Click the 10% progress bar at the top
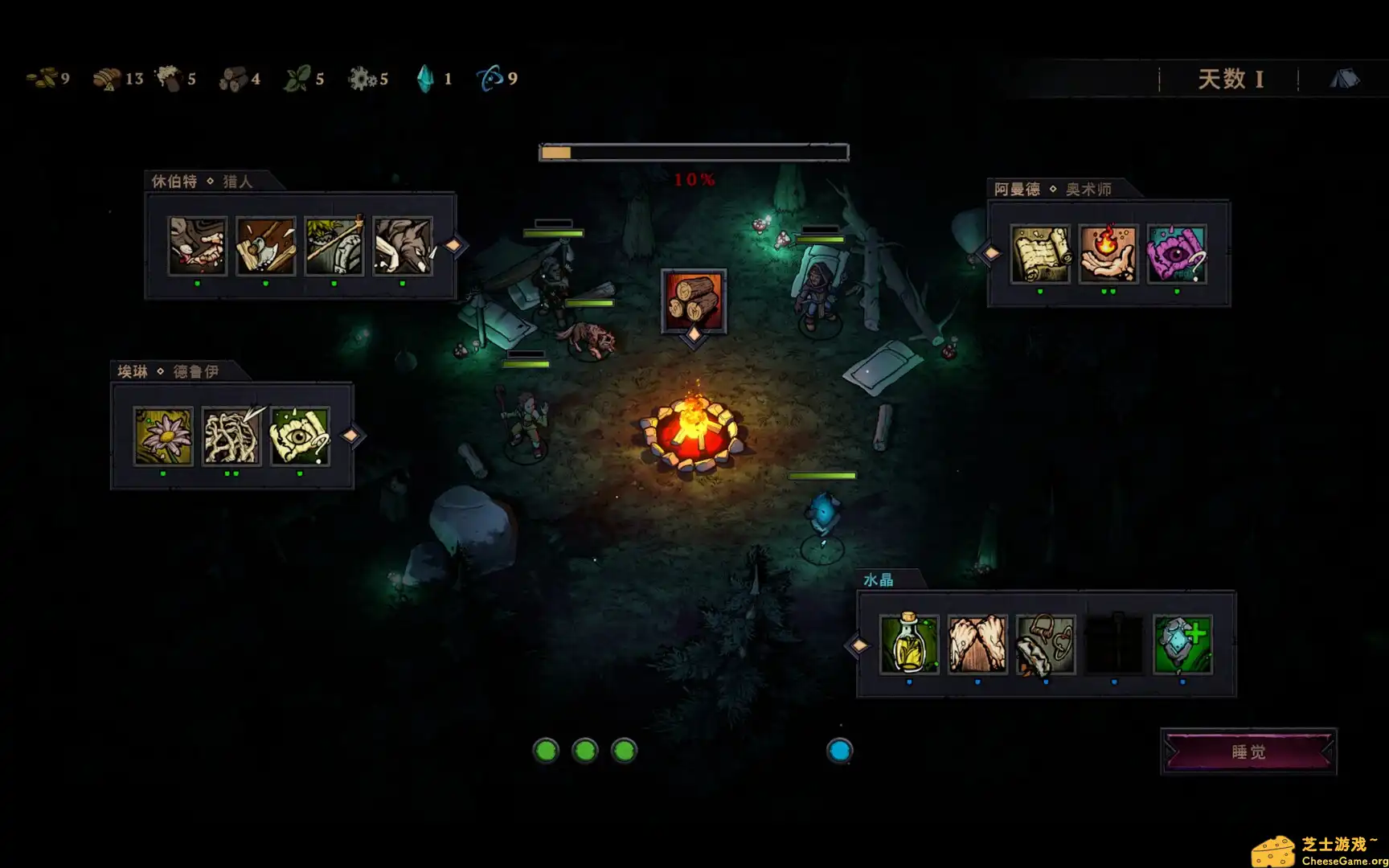Image resolution: width=1389 pixels, height=868 pixels. 693,151
